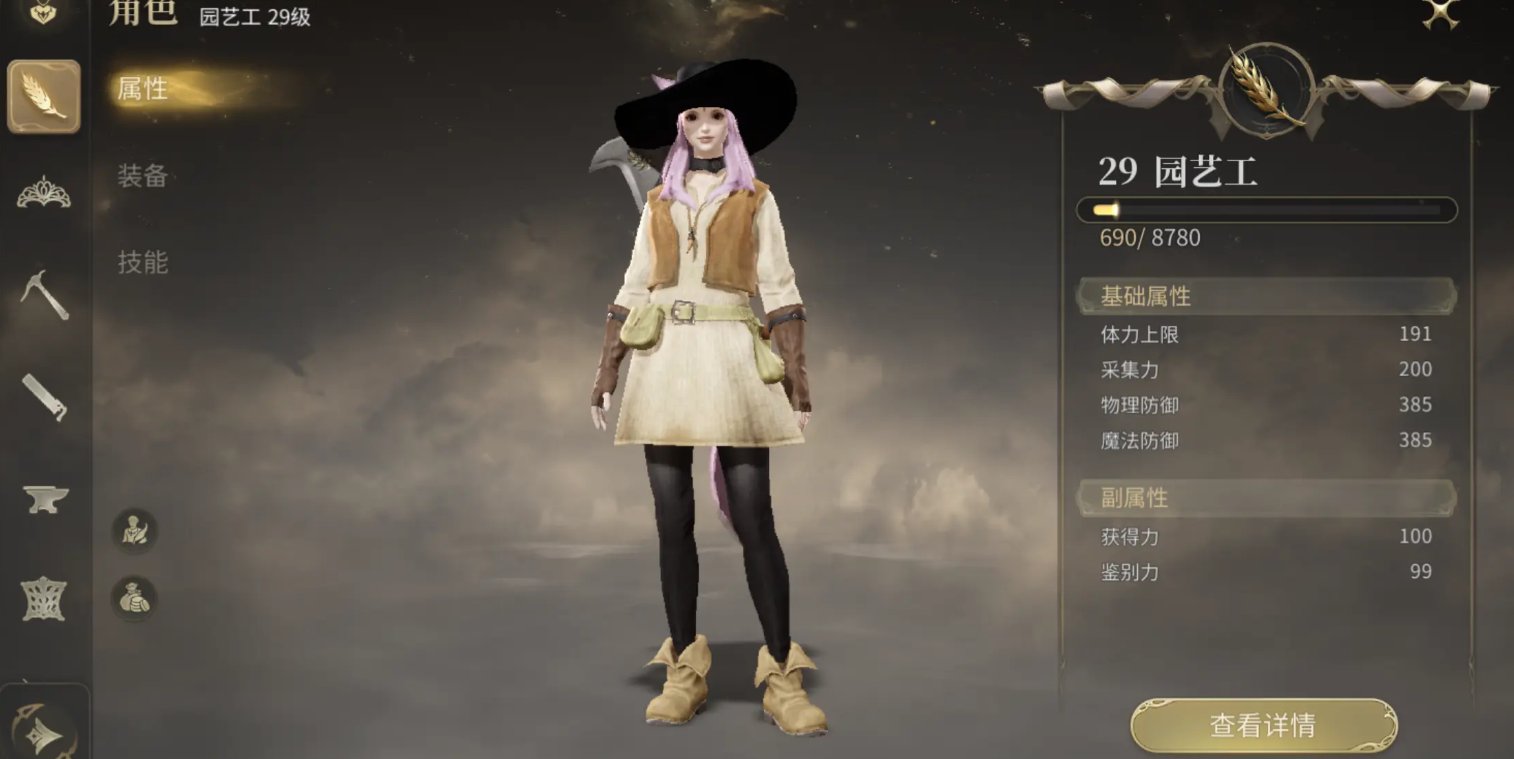Viewport: 1514px width, 759px height.
Task: Click the round money bag icon
Action: (x=134, y=598)
